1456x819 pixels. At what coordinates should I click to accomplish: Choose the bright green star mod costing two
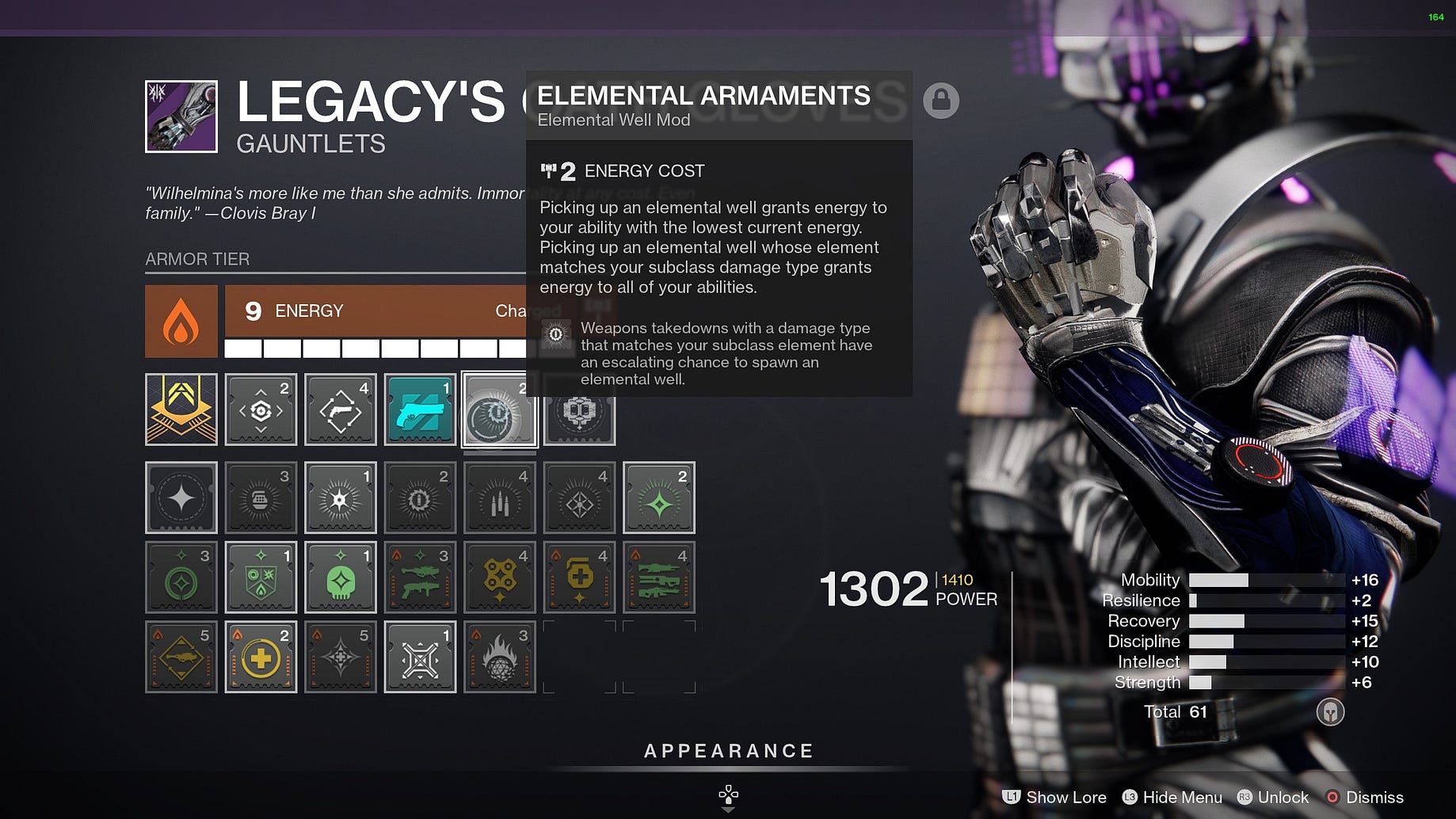point(658,497)
